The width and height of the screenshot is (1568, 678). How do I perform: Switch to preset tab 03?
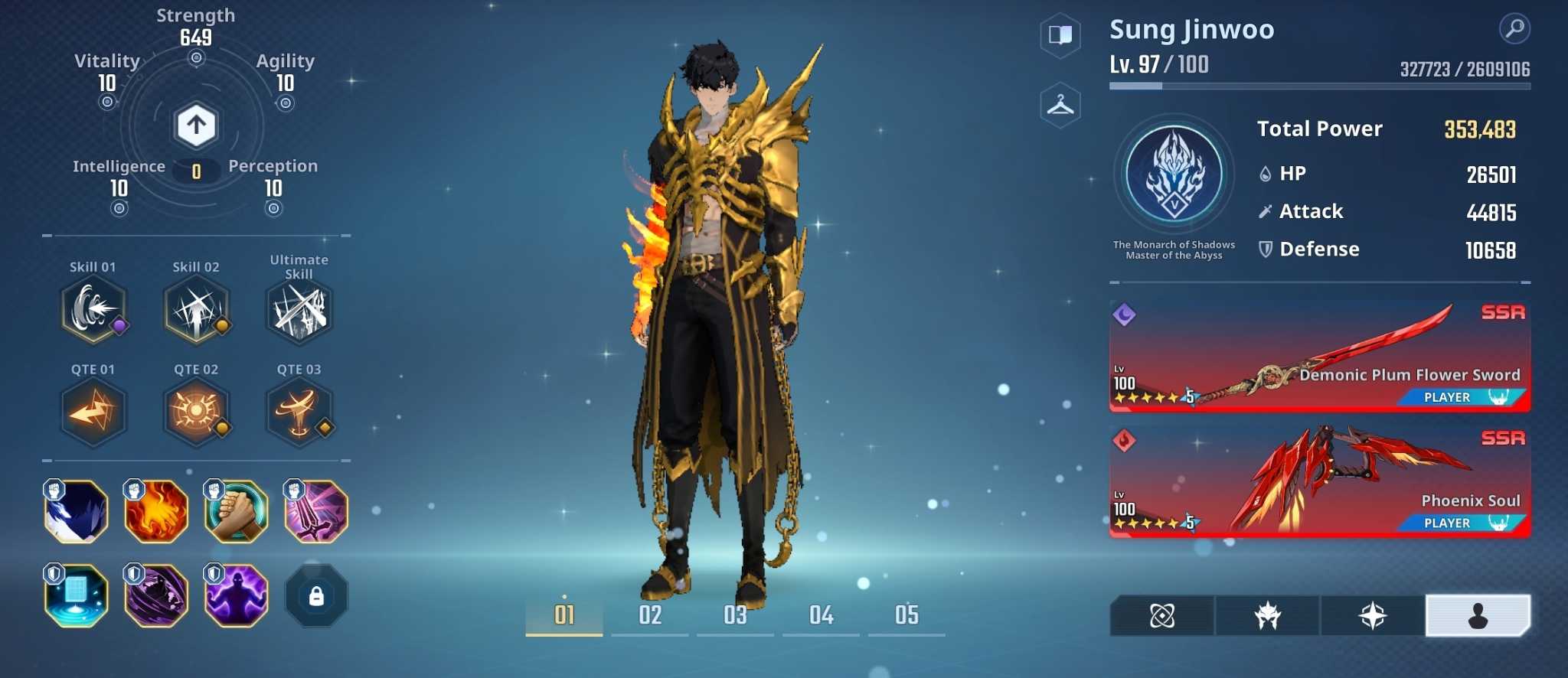[735, 614]
